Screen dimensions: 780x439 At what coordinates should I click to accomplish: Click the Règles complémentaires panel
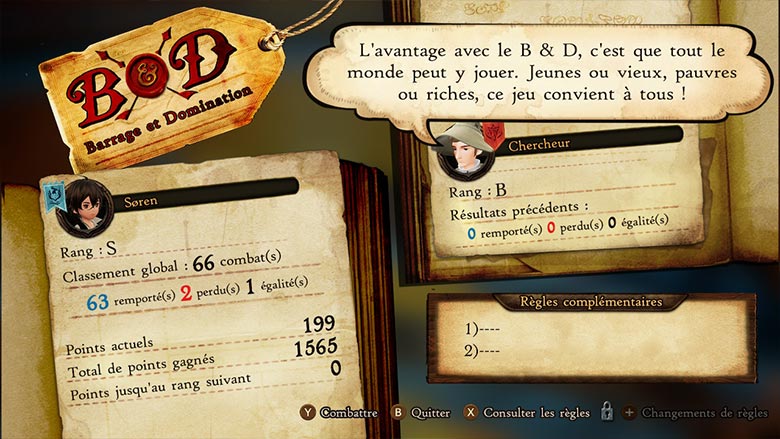[x=590, y=334]
